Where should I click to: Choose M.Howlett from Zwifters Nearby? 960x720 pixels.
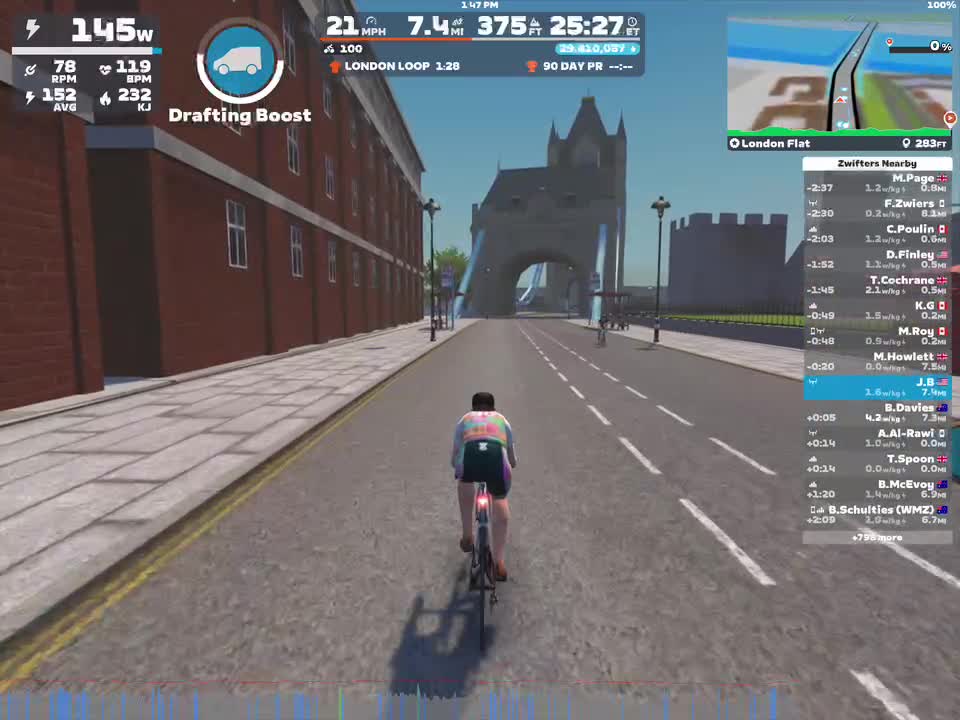[x=877, y=361]
